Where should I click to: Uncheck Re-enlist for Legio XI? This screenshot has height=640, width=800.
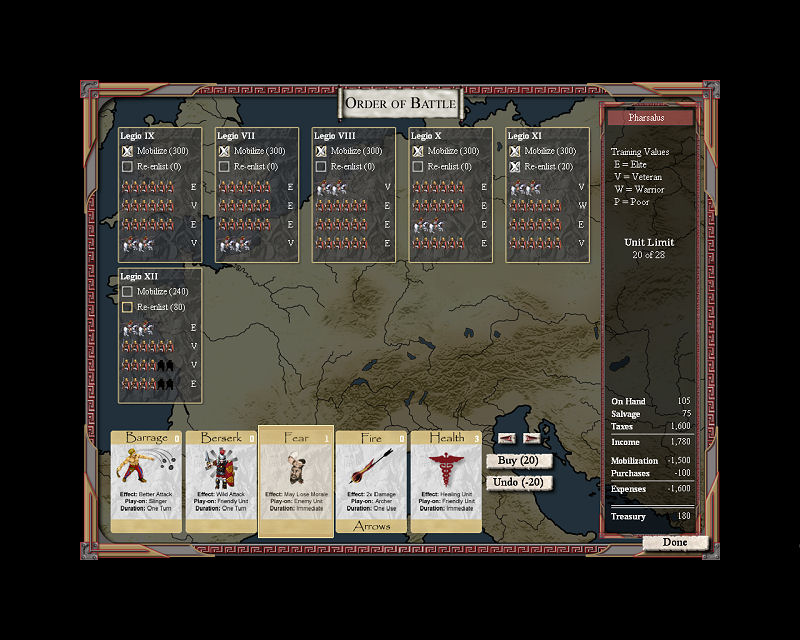[x=515, y=166]
